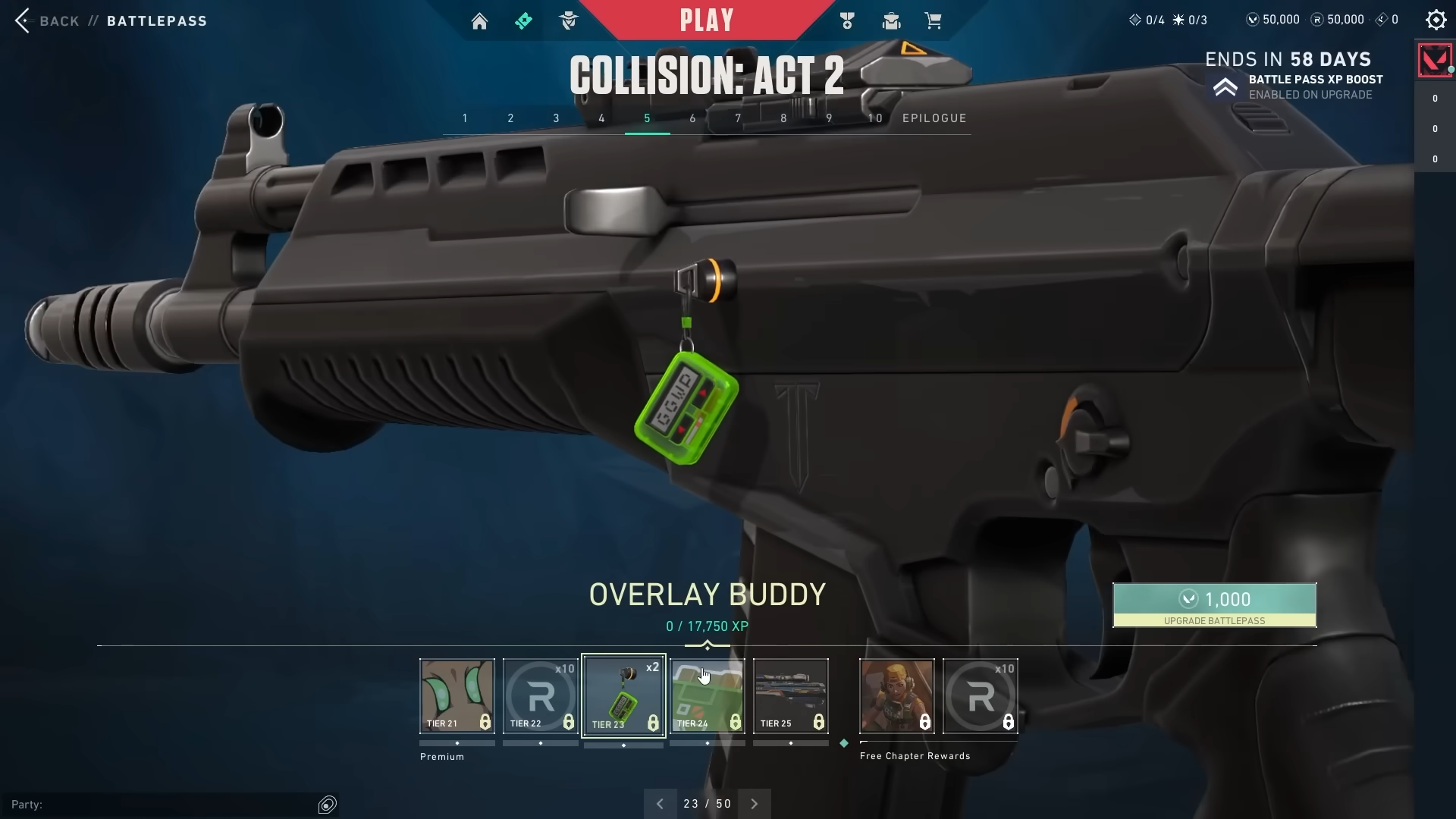
Task: Click the PLAY button
Action: pos(707,20)
